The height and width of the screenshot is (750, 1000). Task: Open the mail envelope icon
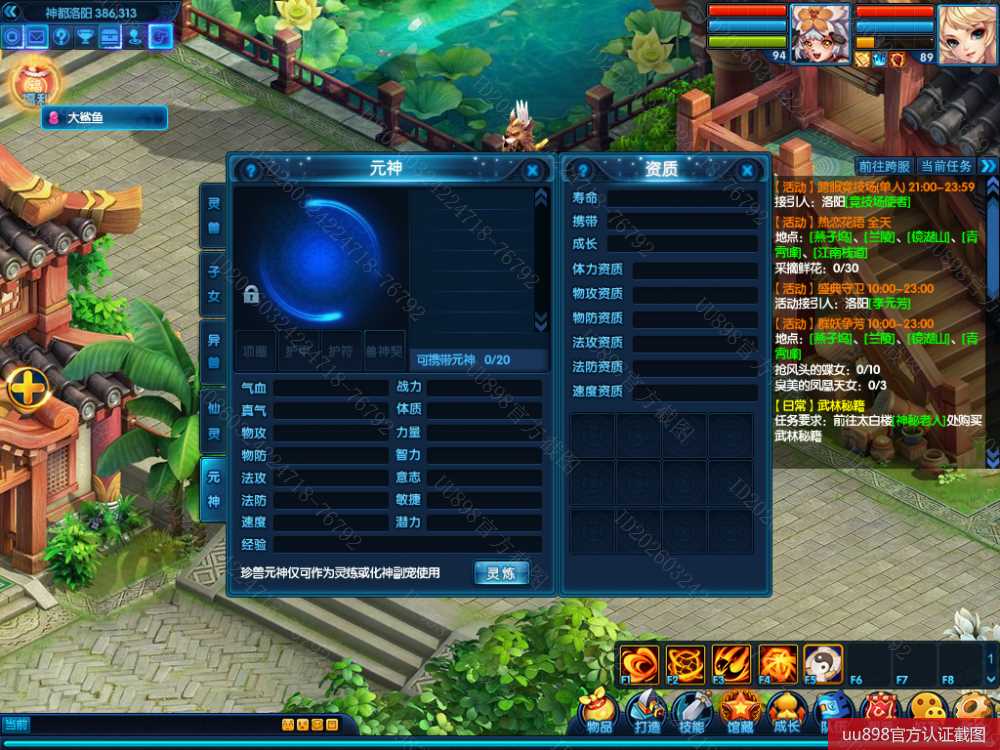(37, 37)
